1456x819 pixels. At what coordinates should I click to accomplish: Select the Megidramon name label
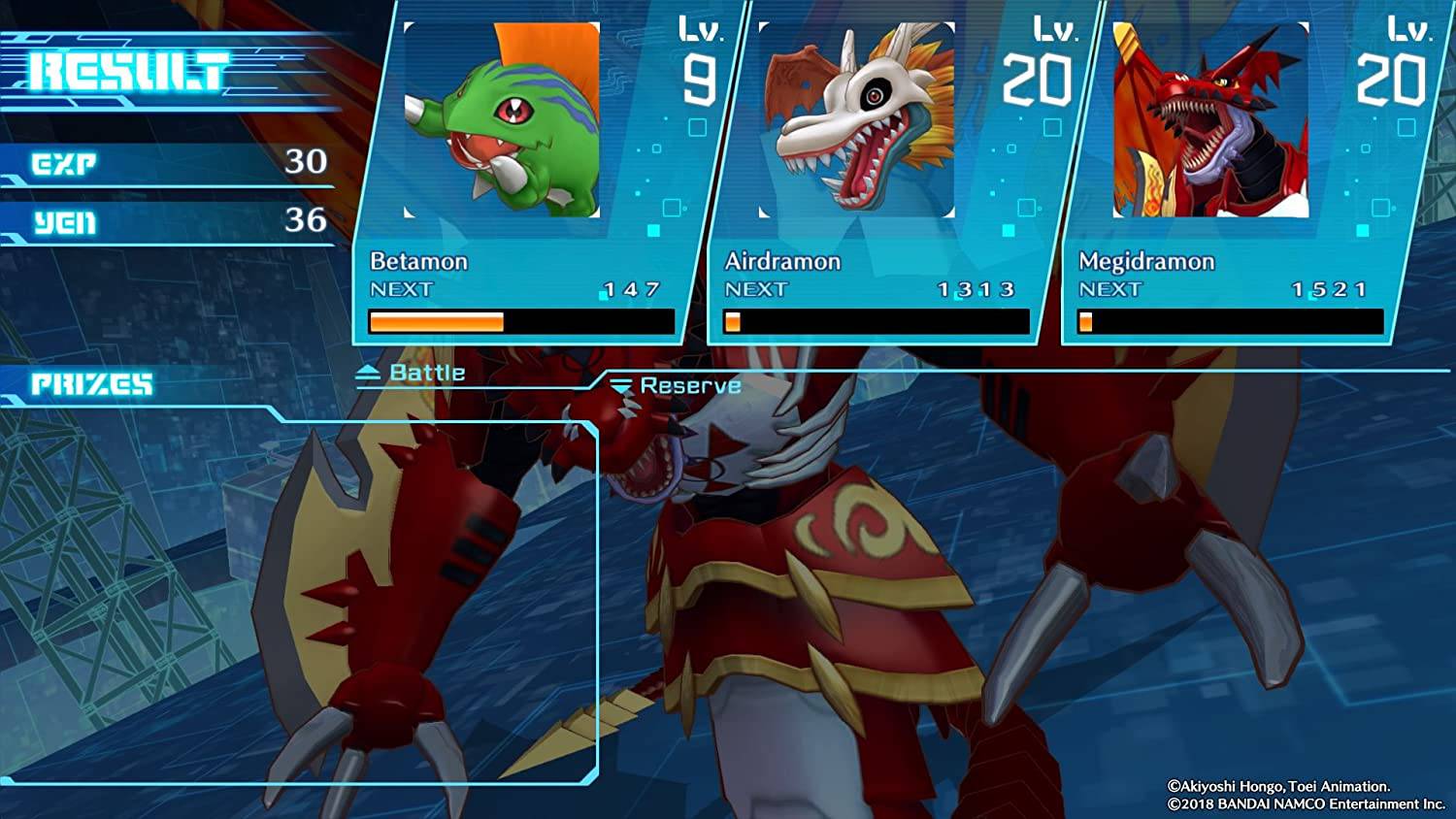1148,261
